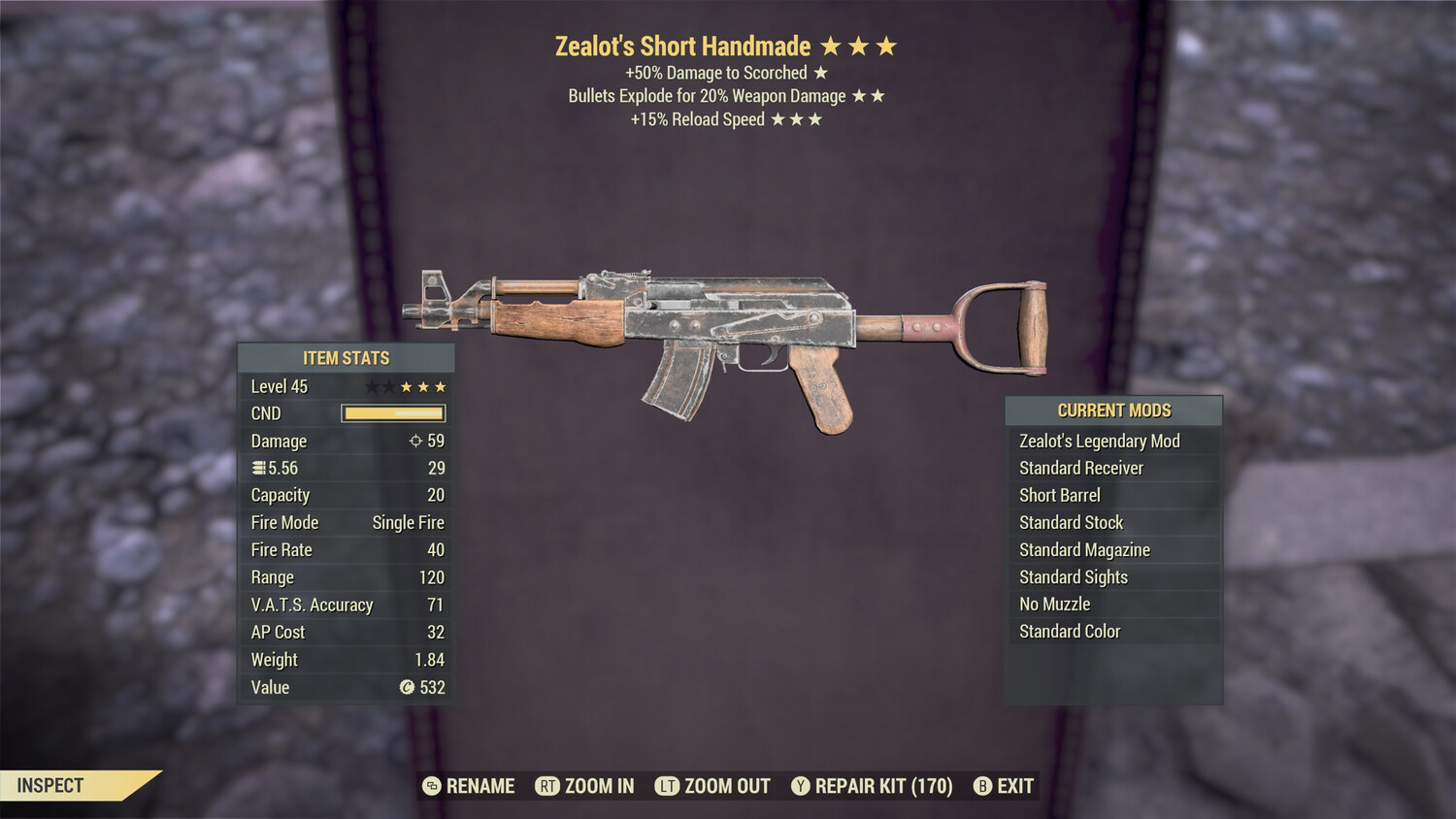1456x819 pixels.
Task: Click the caps currency icon beside Value
Action: click(x=405, y=688)
